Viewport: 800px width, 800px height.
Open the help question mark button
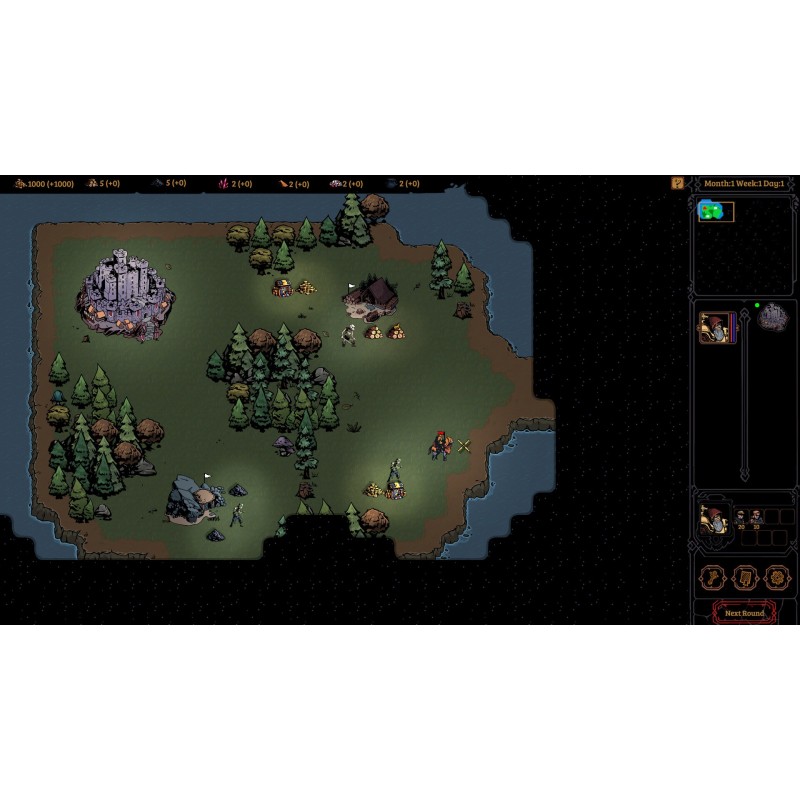(677, 183)
